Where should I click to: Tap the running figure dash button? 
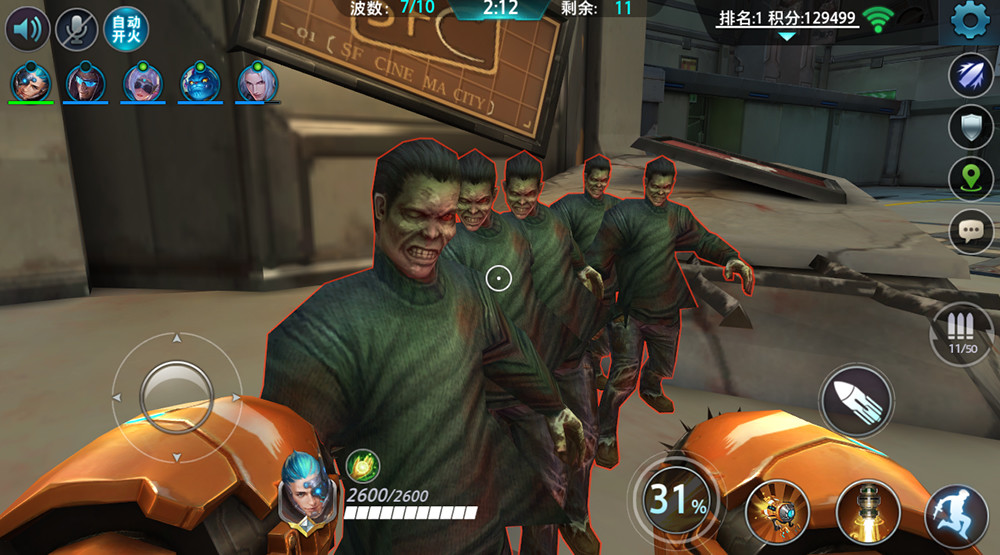(x=955, y=518)
